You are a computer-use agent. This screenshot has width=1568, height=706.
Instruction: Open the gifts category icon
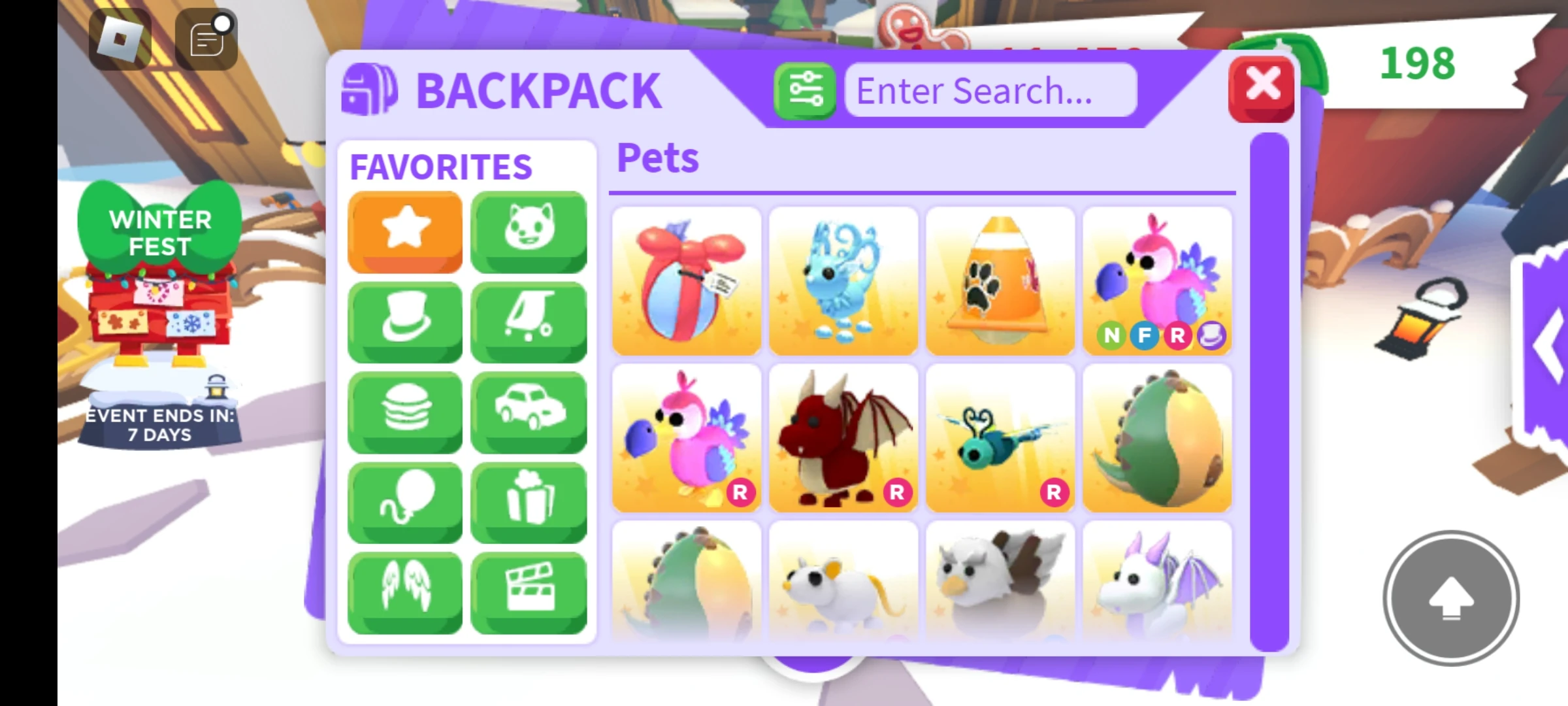529,501
